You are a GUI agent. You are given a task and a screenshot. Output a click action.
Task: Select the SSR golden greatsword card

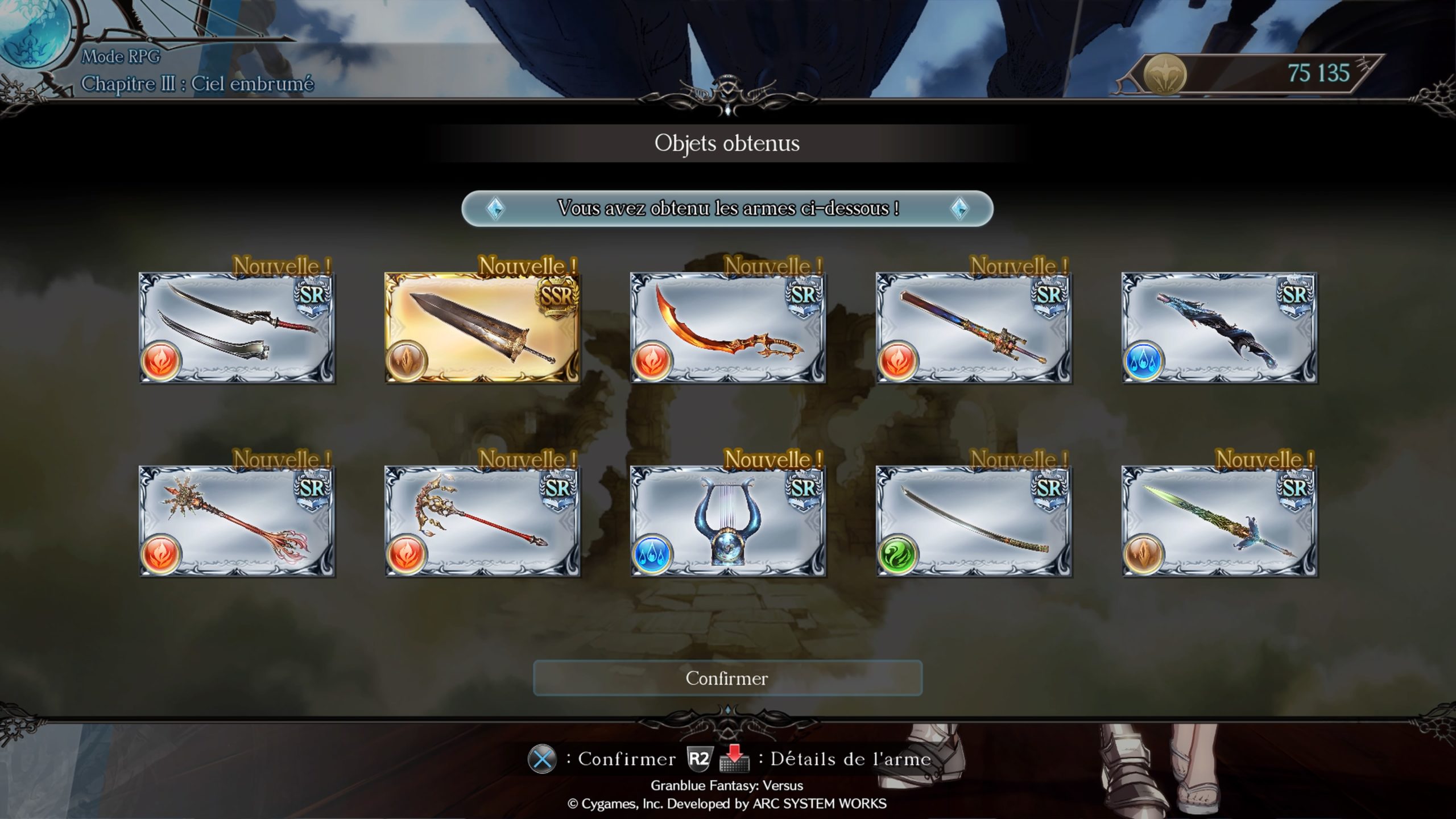[x=482, y=328]
